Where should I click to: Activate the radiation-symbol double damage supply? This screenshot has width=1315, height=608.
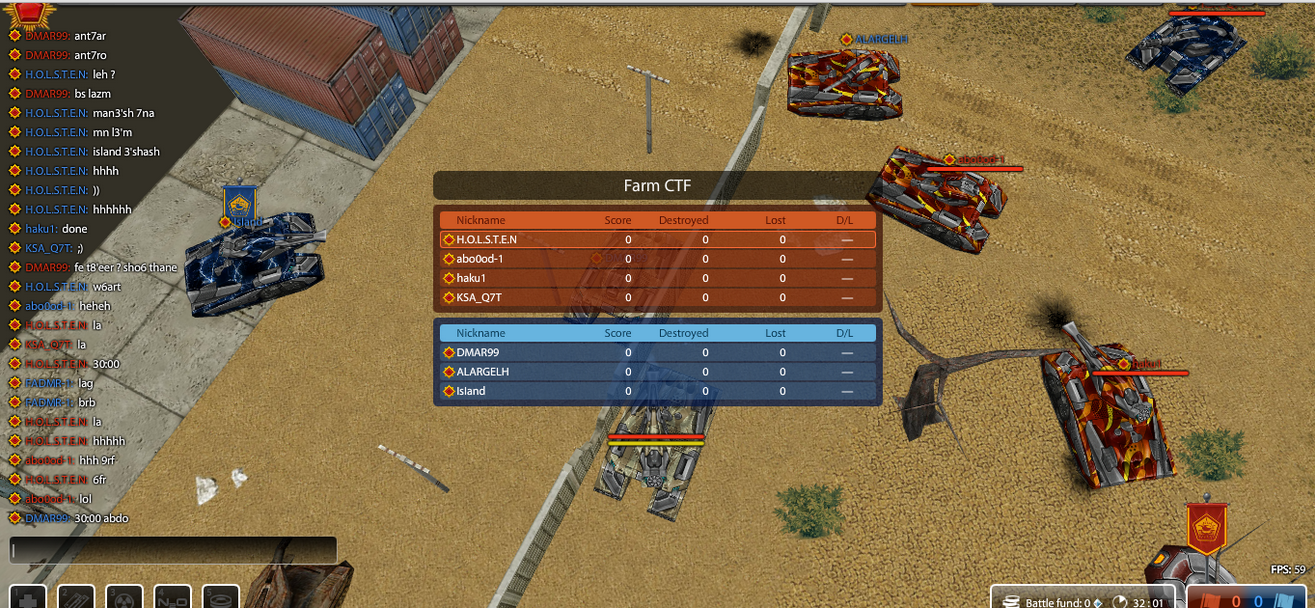coord(125,597)
